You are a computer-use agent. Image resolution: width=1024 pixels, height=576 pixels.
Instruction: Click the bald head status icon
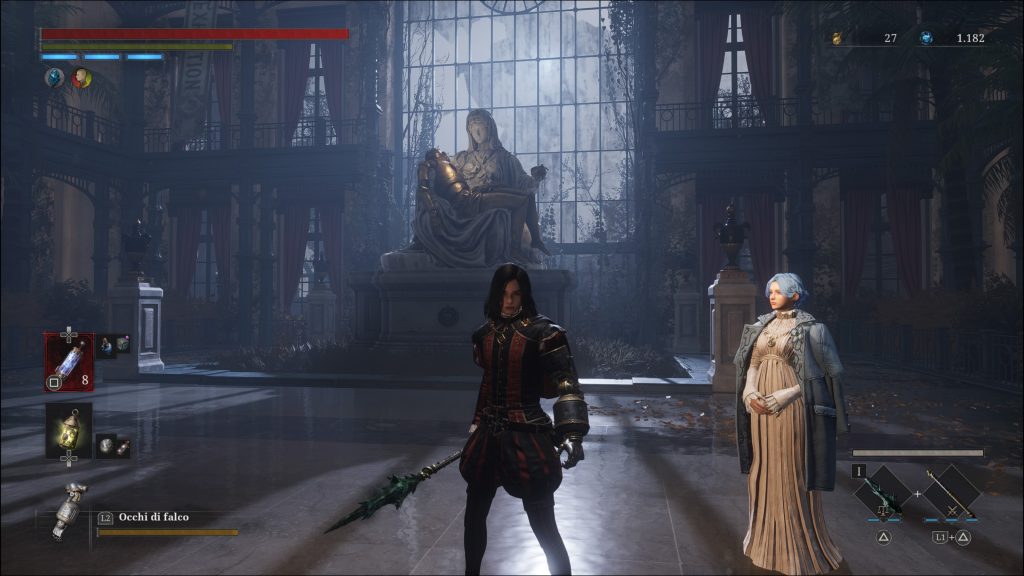(x=81, y=77)
